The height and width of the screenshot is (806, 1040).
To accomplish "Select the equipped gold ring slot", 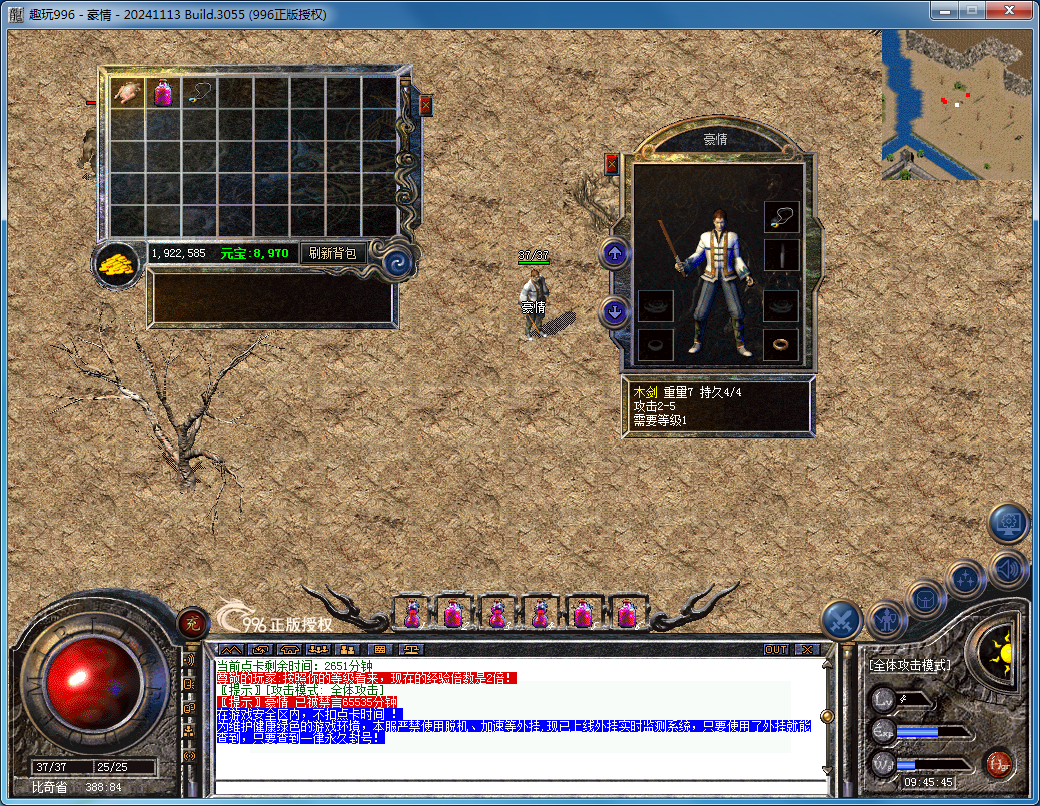I will coord(782,345).
